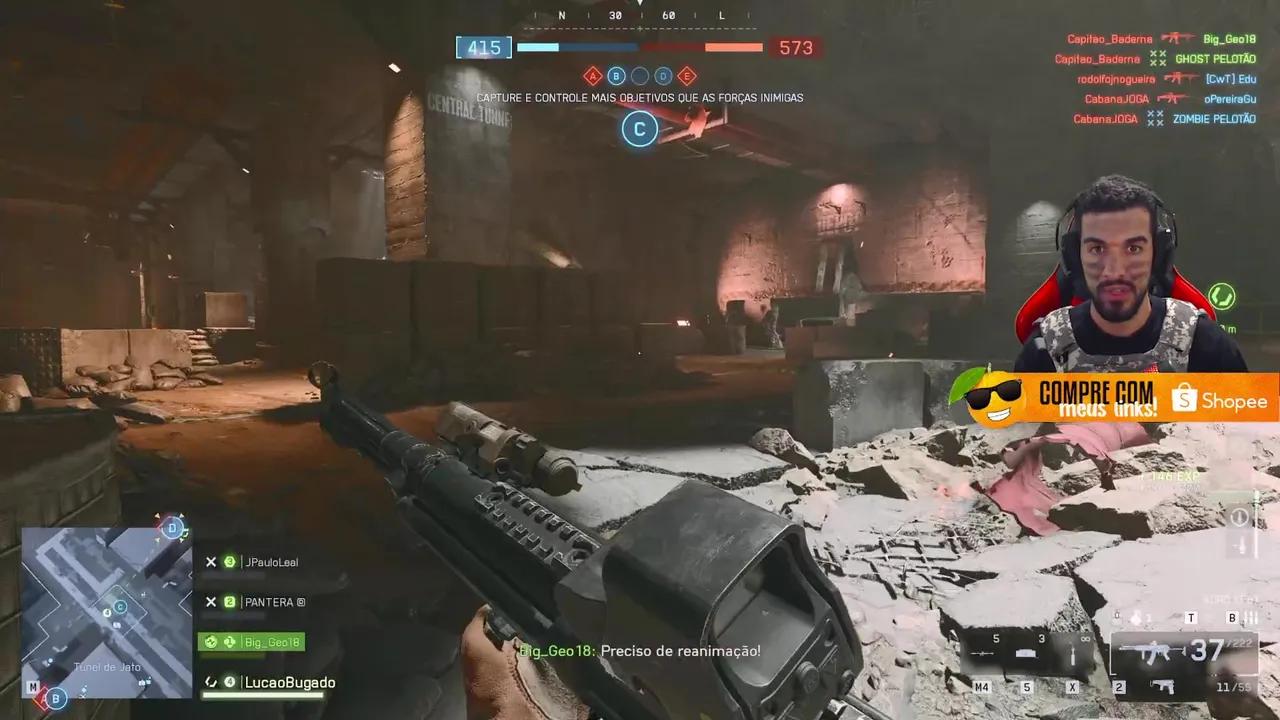Screen dimensions: 1280x720
Task: Switch to the secondary pistol slot
Action: point(1163,687)
